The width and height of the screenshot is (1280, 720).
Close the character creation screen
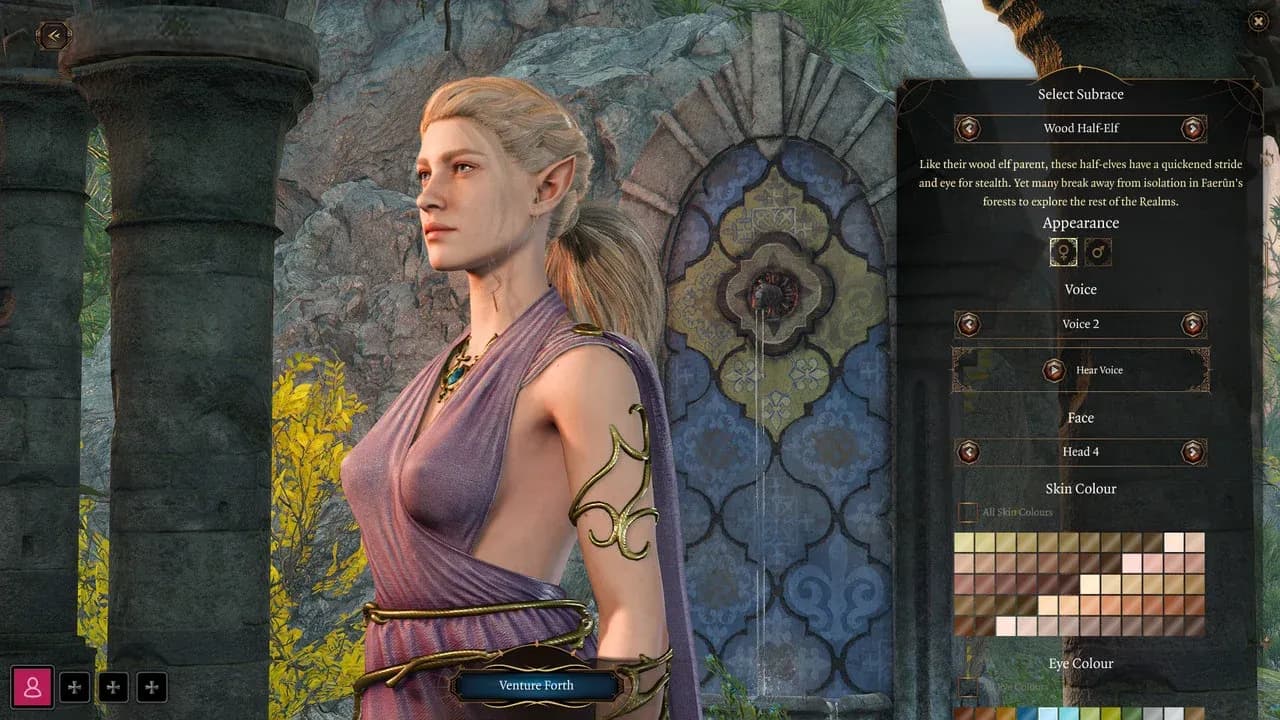click(x=1258, y=21)
